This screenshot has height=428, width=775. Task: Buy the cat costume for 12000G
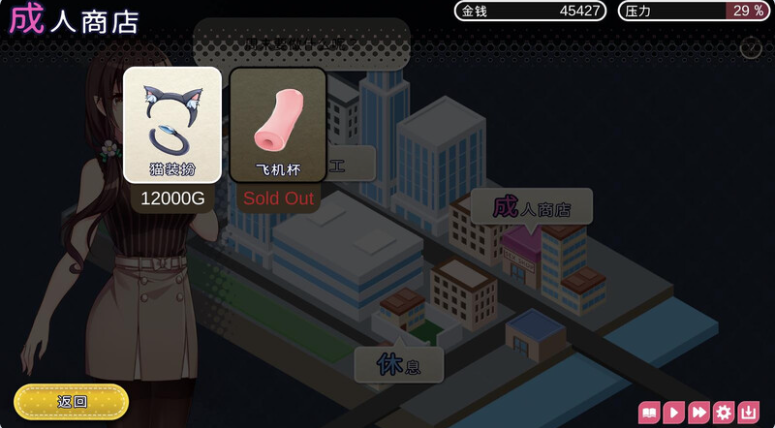[x=172, y=125]
